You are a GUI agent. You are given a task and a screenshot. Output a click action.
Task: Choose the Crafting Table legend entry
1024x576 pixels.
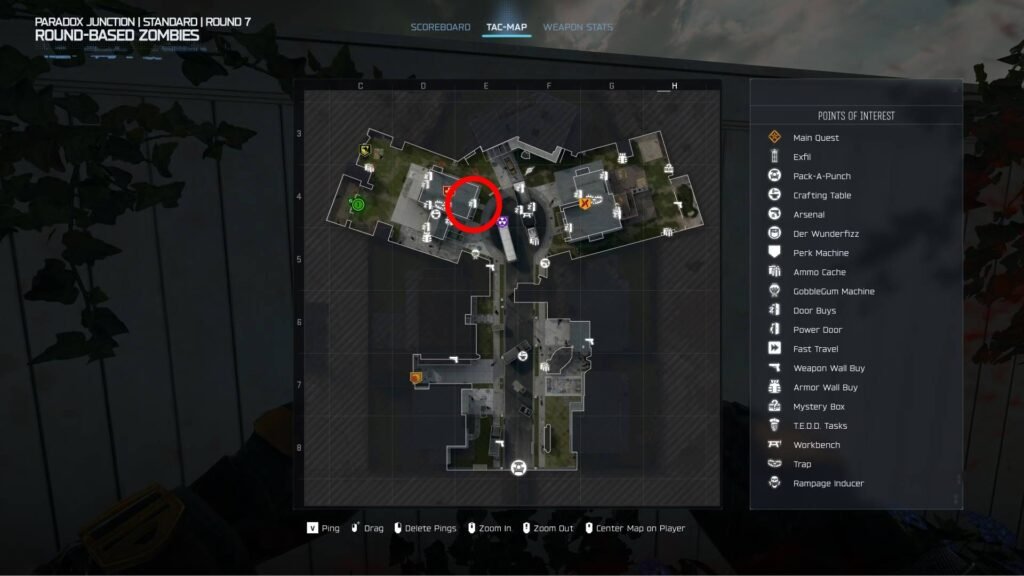tap(821, 196)
